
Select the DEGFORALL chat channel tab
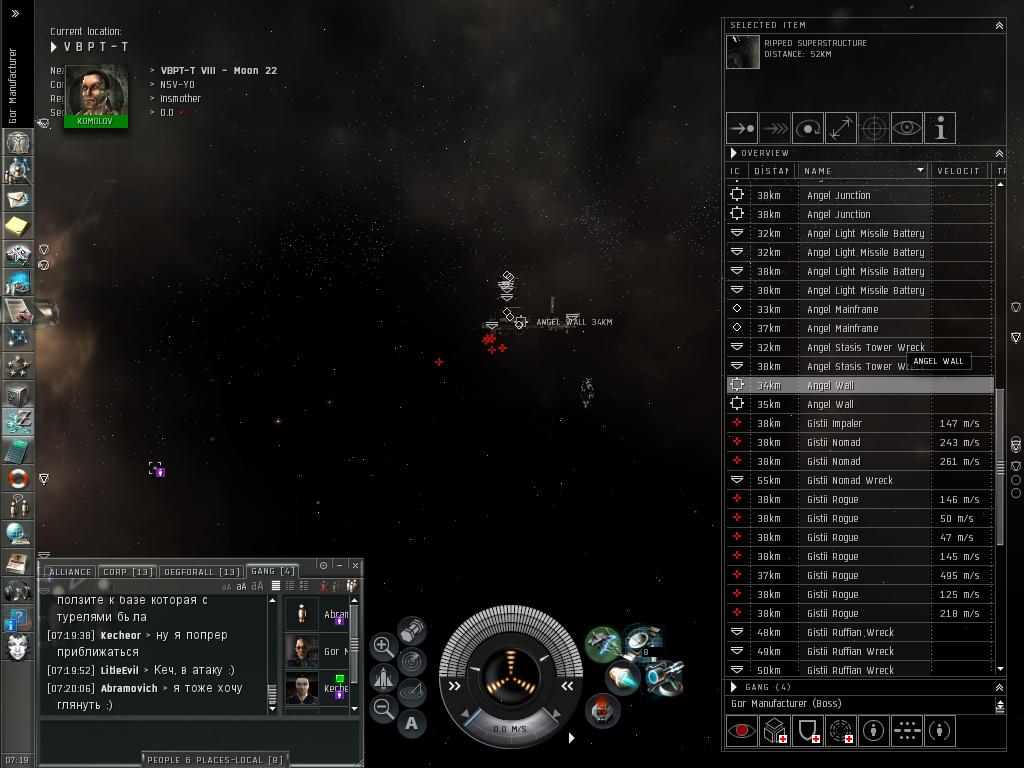pos(202,572)
